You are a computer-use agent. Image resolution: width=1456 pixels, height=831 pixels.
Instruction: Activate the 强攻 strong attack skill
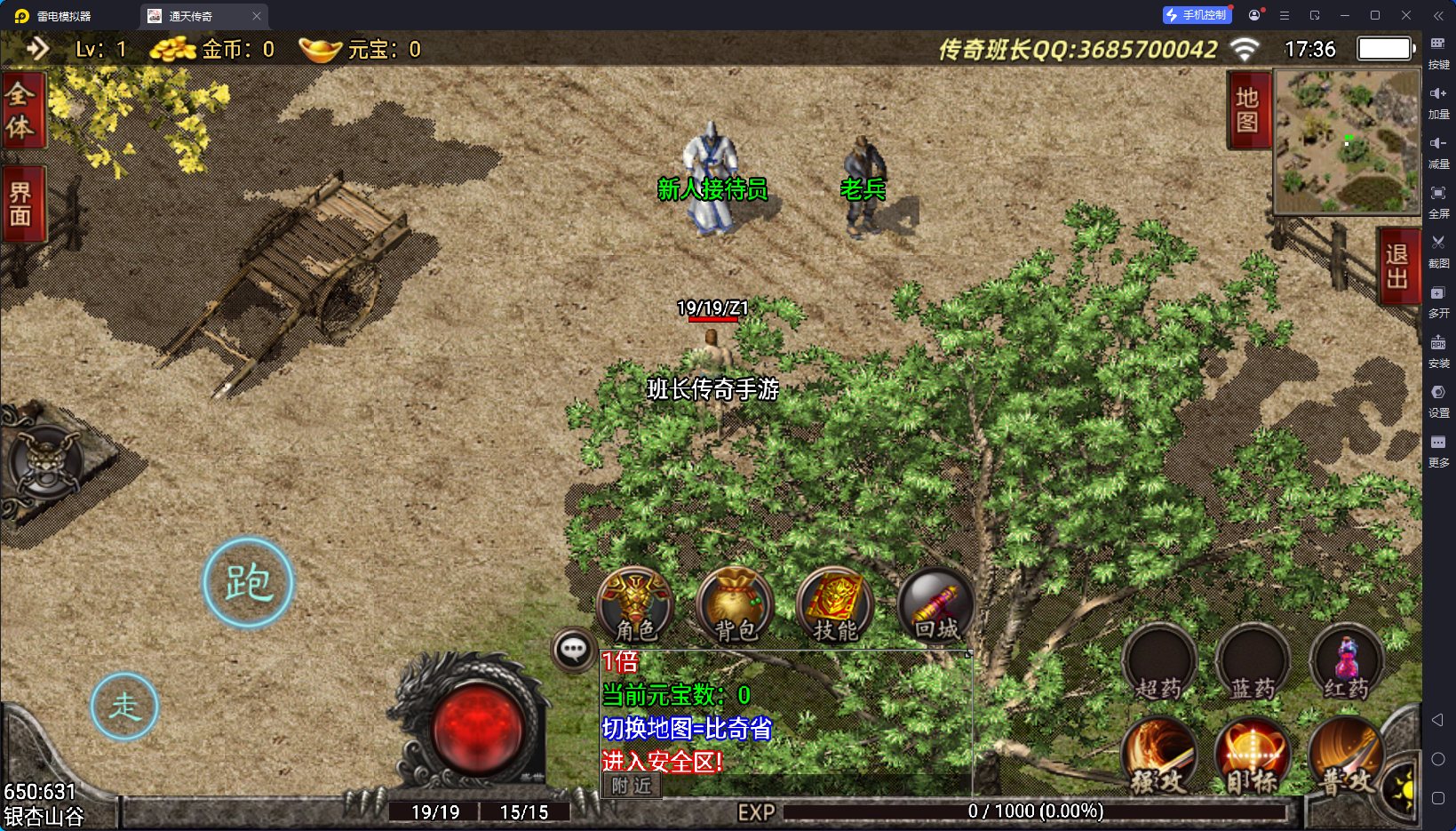[x=1158, y=757]
